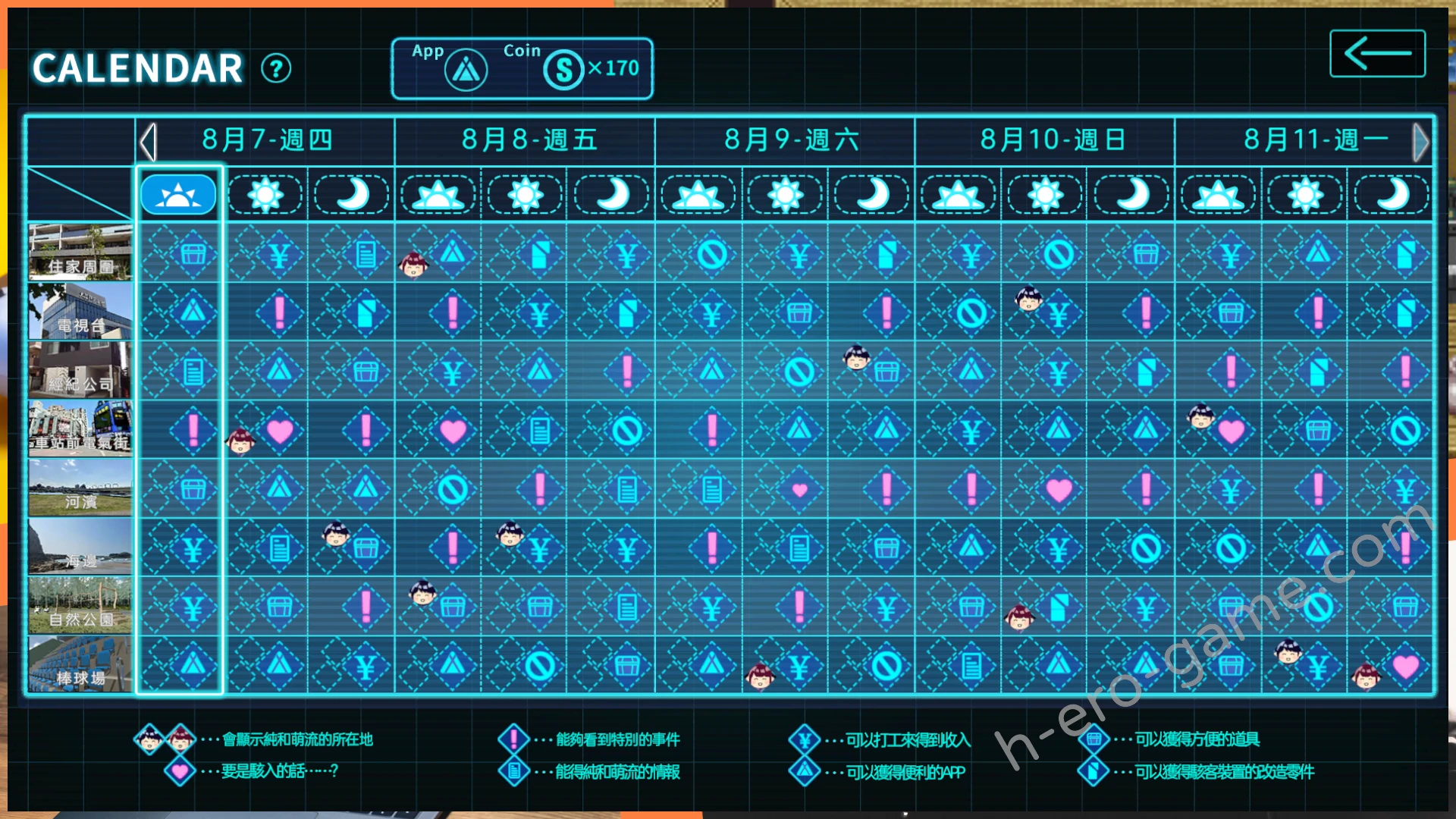Select the 住家周圍 location row

tap(80, 252)
